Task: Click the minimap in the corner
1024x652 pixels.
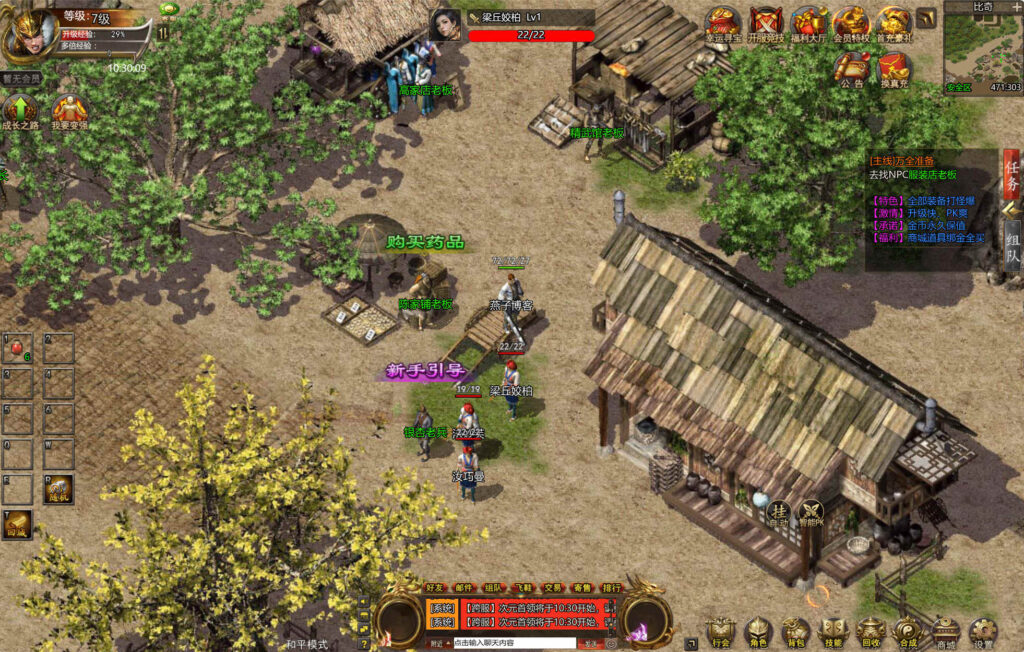Action: point(982,52)
